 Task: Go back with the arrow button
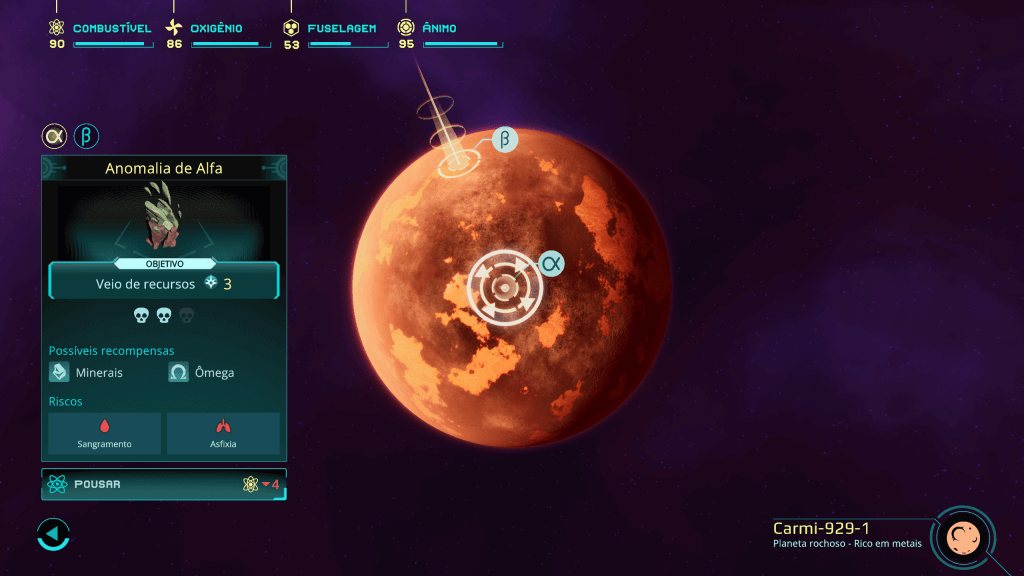53,534
